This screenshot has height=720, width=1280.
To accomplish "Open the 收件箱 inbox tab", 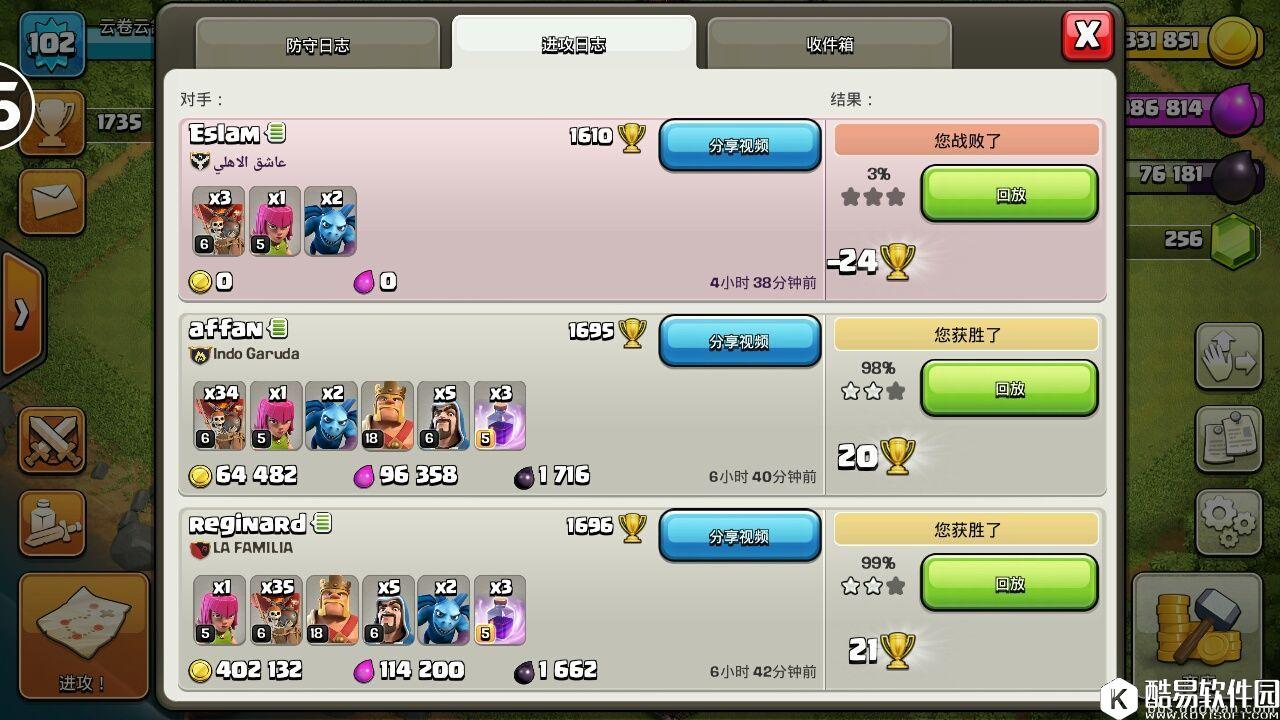I will (830, 44).
